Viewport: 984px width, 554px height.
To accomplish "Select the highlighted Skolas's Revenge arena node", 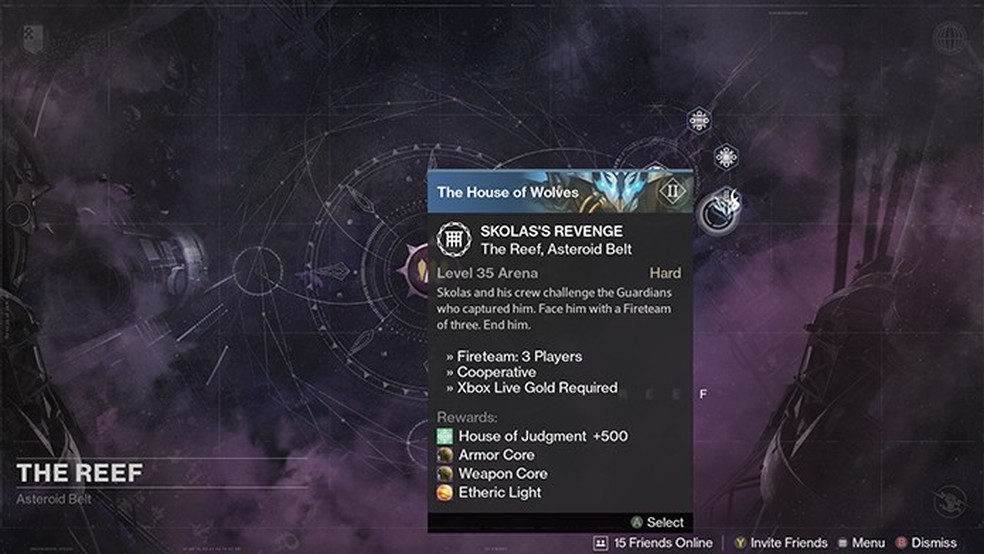I will pyautogui.click(x=718, y=212).
